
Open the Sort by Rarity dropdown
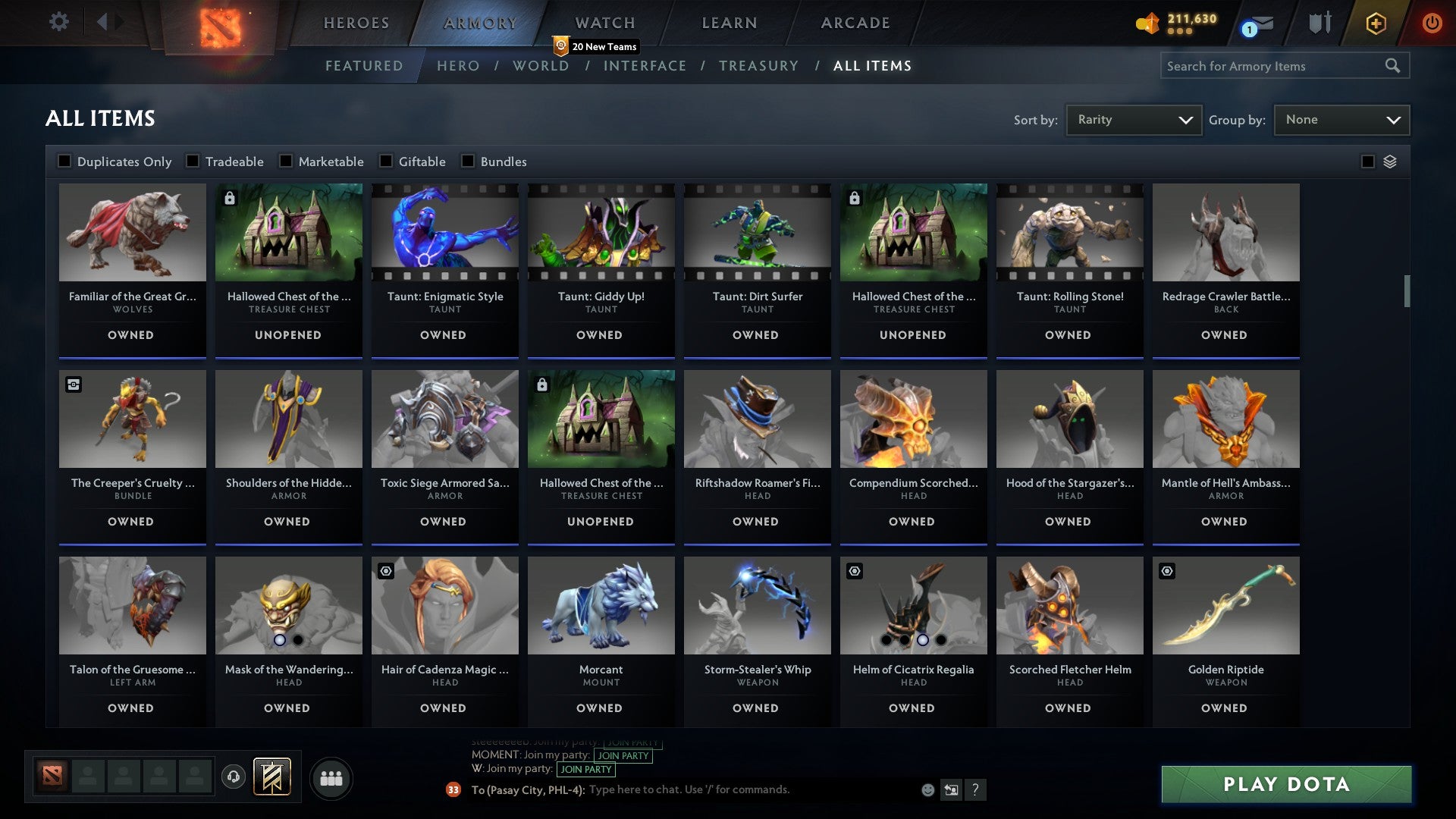point(1133,119)
